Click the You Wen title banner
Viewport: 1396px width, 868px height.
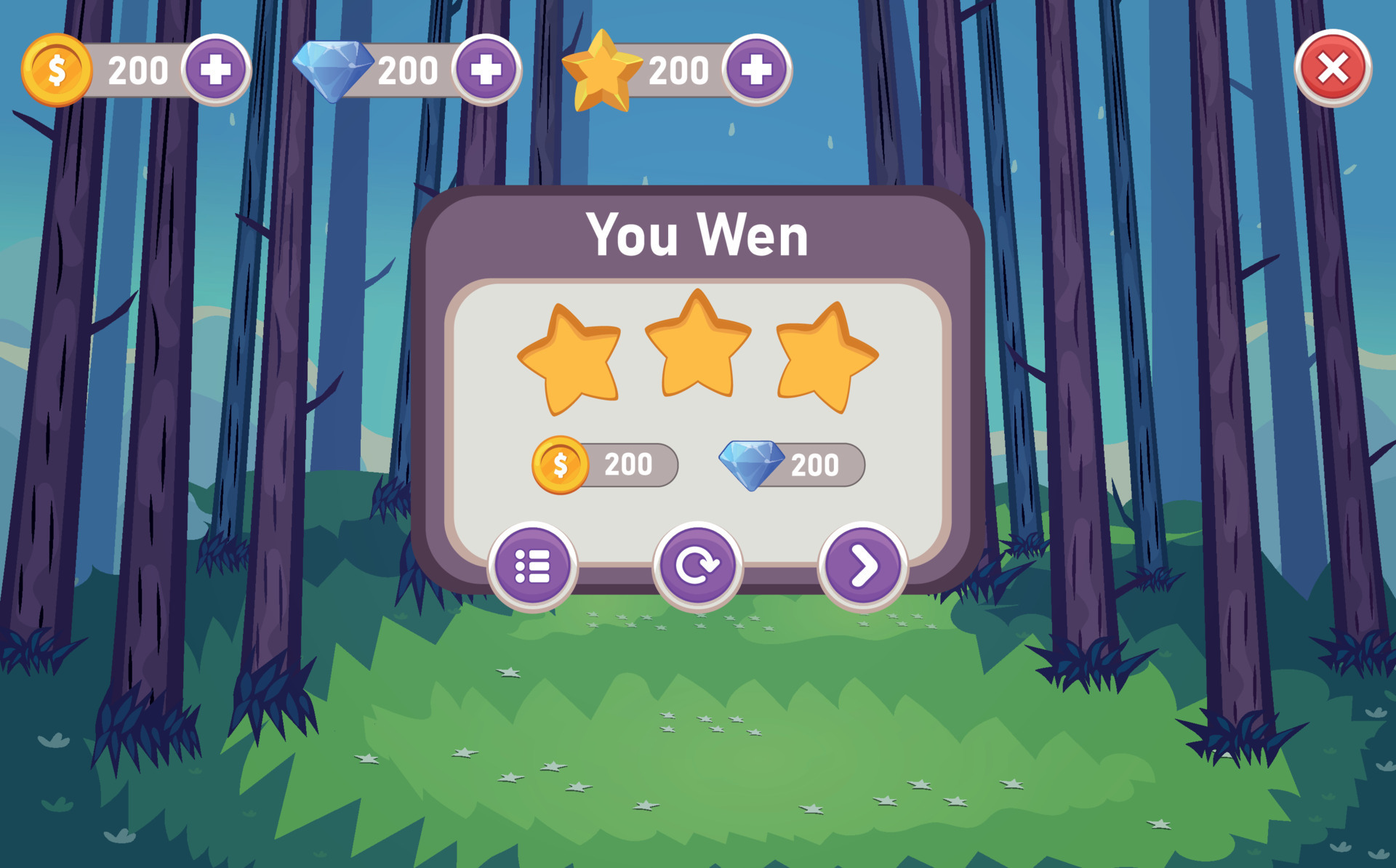(x=698, y=235)
